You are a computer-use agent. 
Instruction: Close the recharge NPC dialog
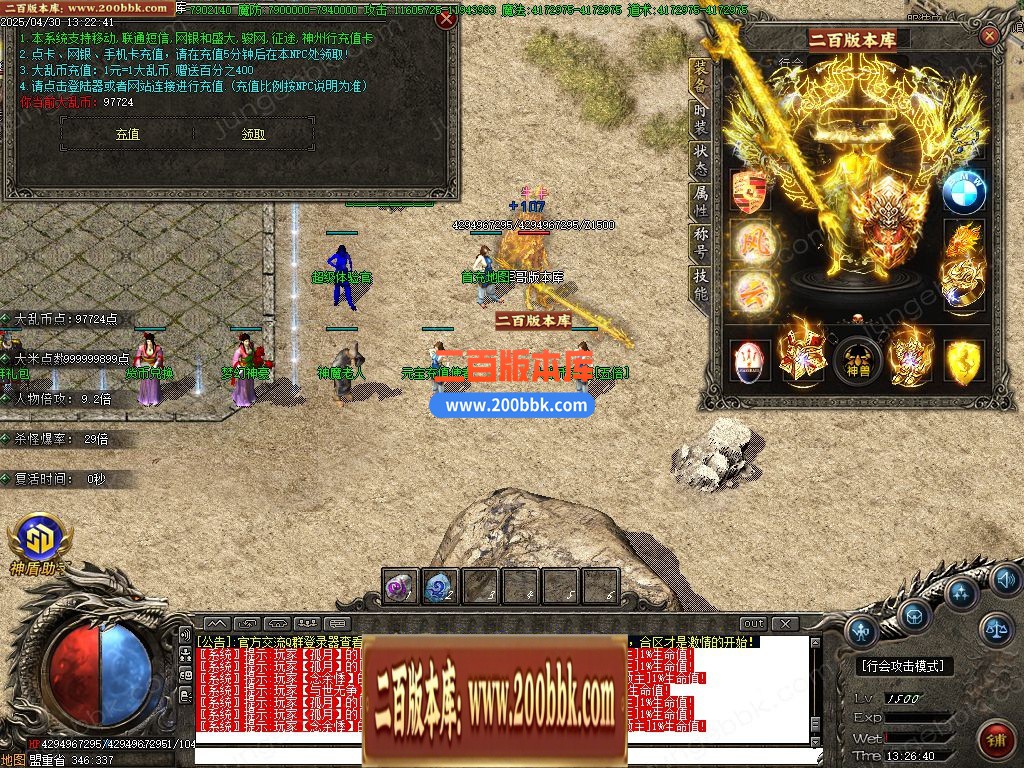(447, 18)
